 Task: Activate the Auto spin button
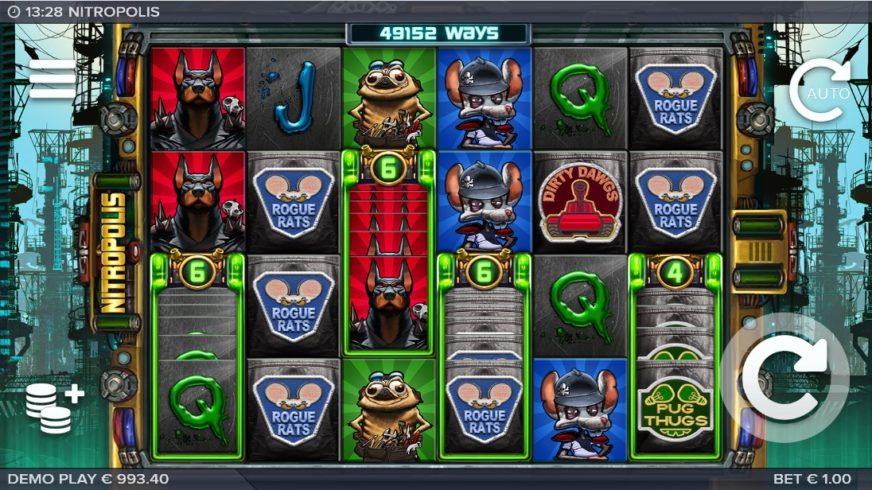pos(819,89)
